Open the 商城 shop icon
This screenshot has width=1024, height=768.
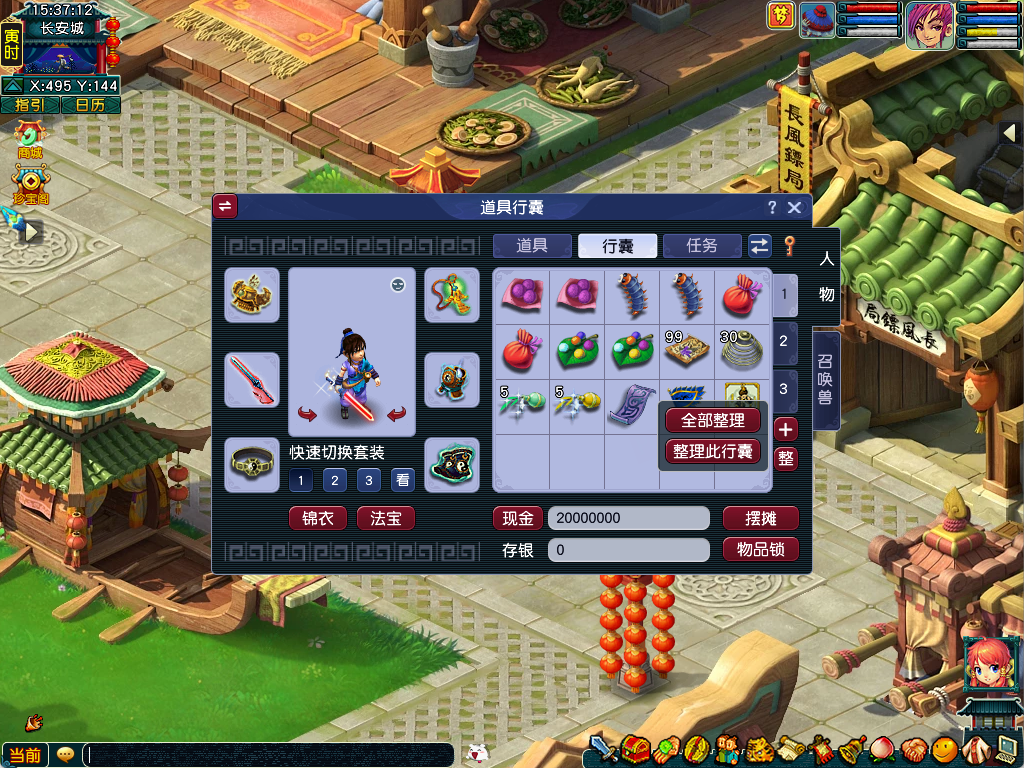point(30,140)
